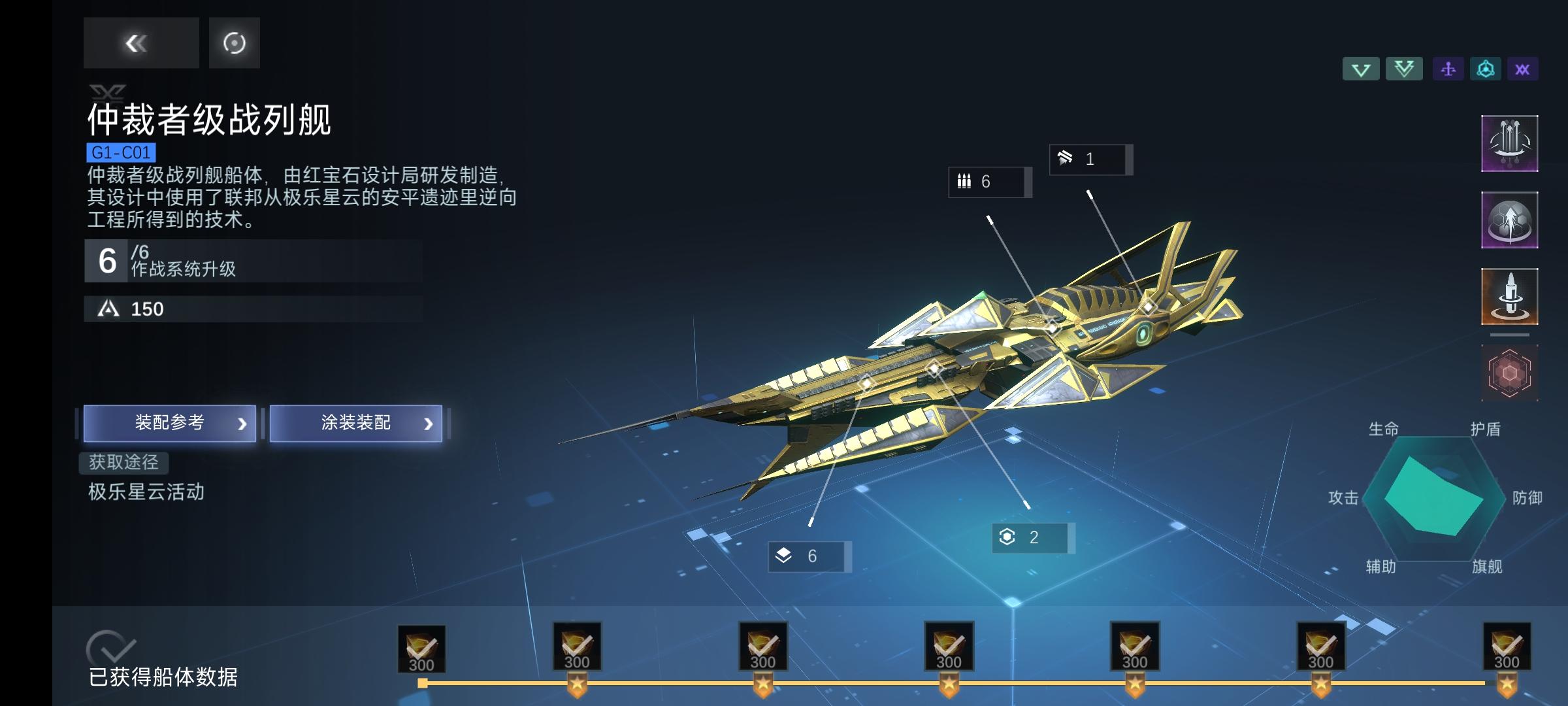Screen dimensions: 1568x706
Task: Open the red hexagon module icon on the right
Action: [x=1510, y=371]
